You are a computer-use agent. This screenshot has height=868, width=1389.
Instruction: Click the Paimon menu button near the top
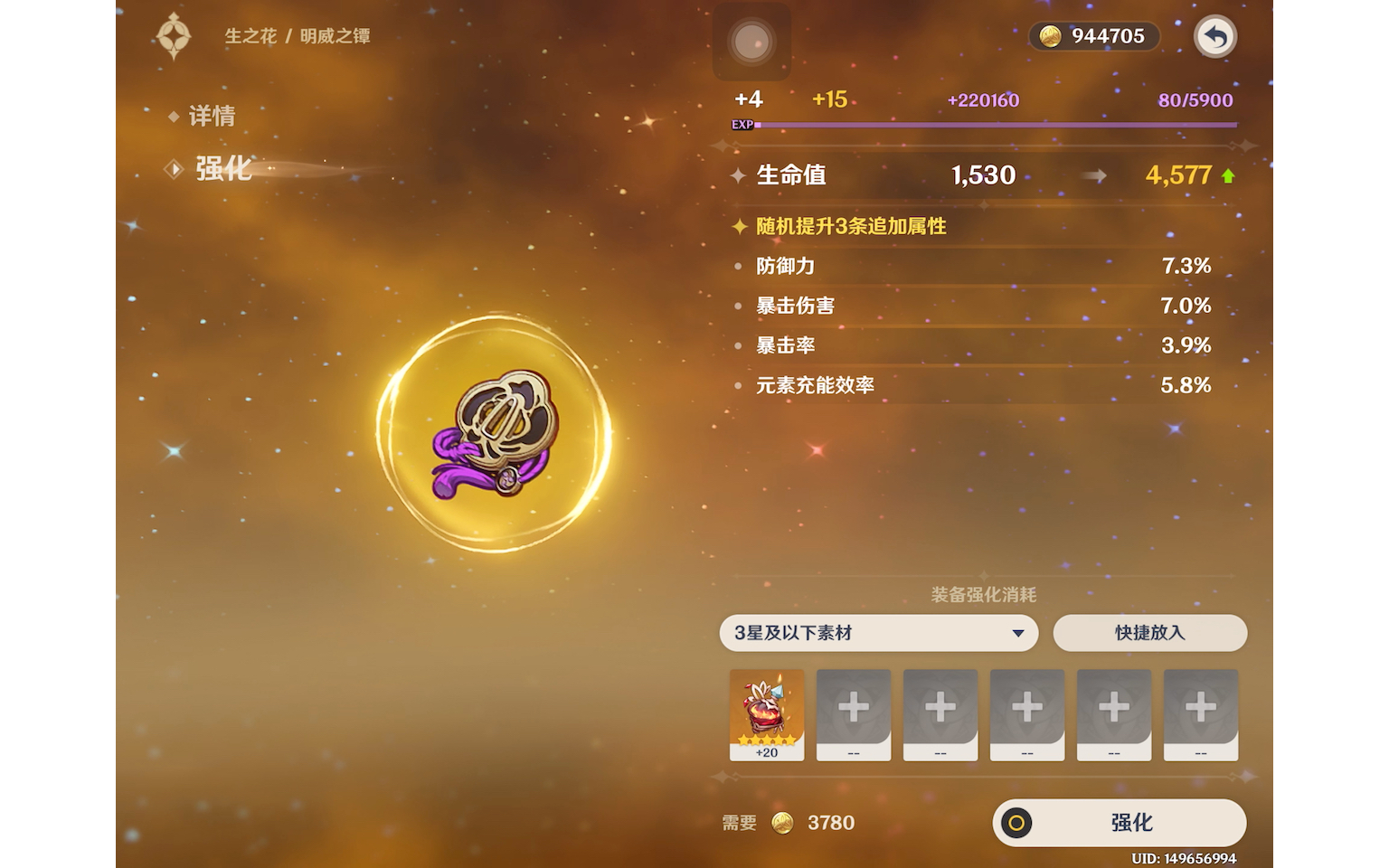(753, 42)
